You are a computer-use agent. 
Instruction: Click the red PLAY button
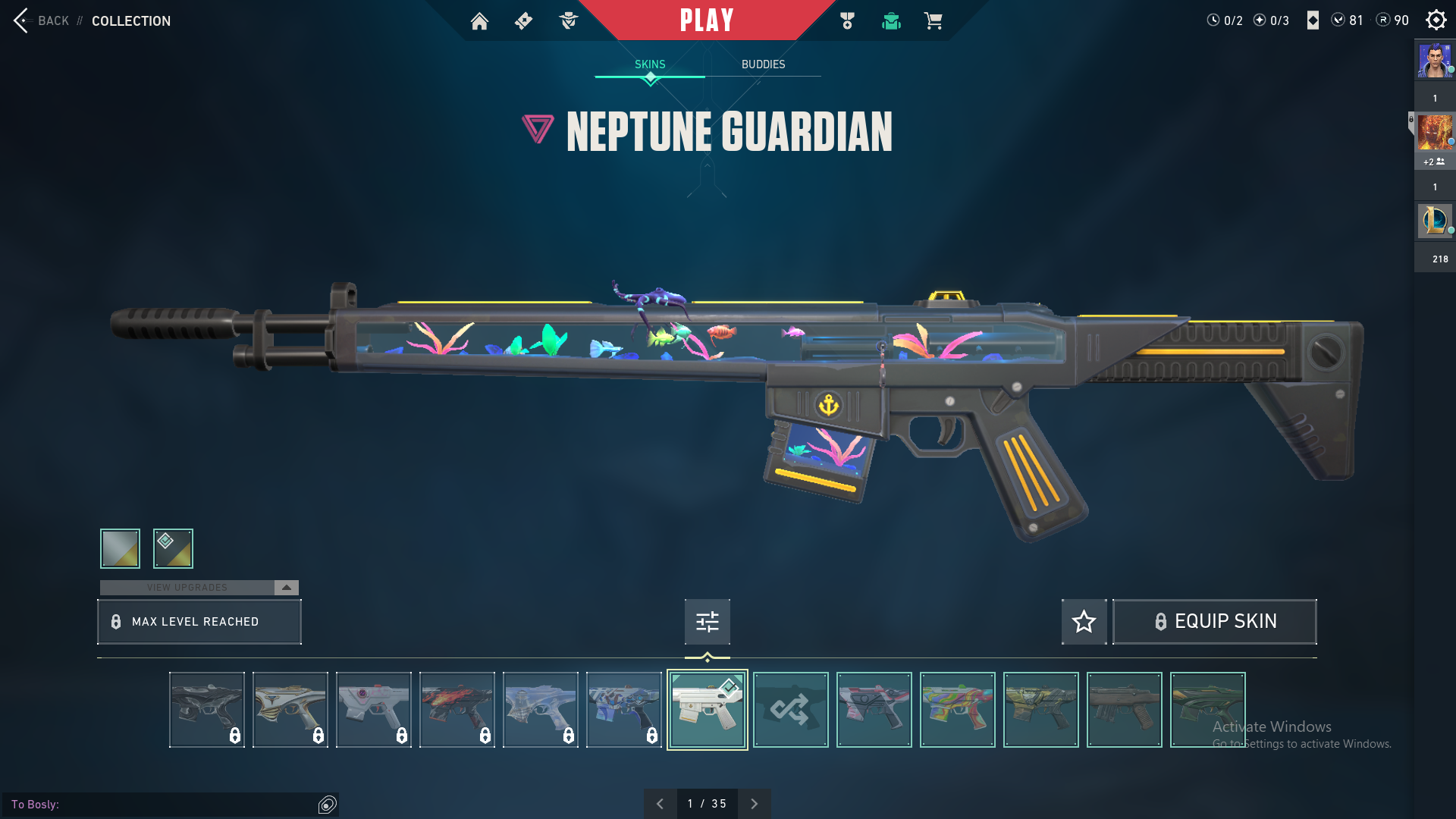(706, 20)
